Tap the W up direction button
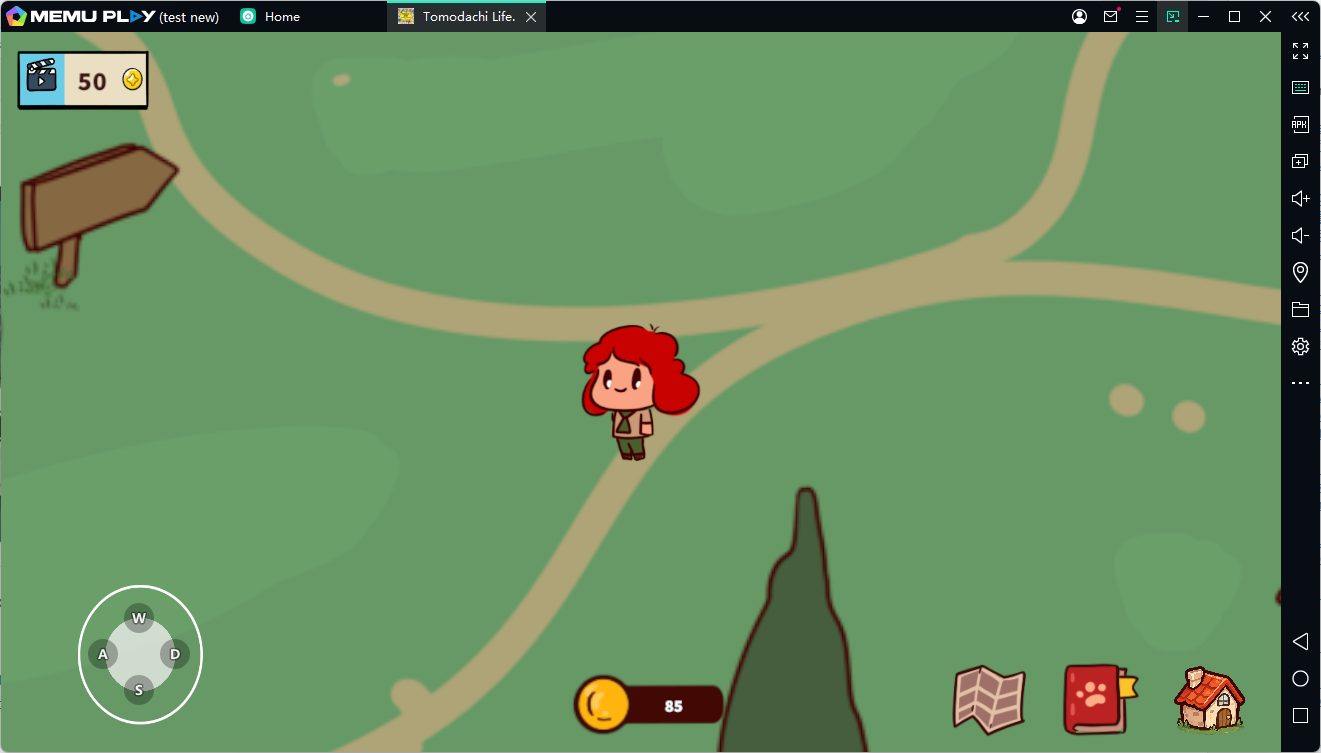This screenshot has width=1321, height=753. [139, 618]
